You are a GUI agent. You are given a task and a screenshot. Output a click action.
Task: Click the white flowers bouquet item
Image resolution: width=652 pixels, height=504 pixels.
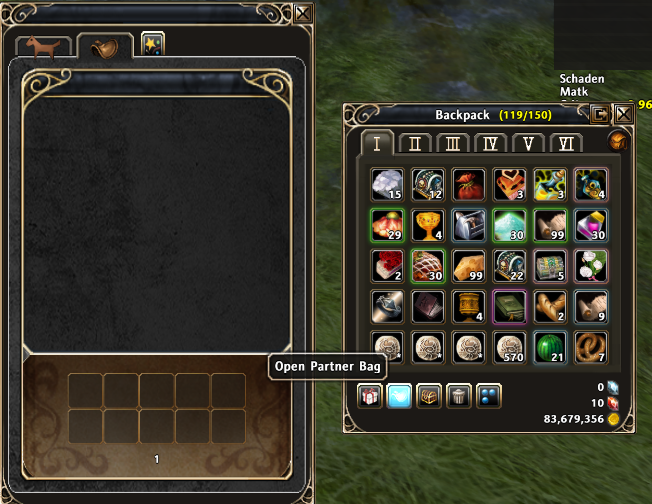point(589,265)
